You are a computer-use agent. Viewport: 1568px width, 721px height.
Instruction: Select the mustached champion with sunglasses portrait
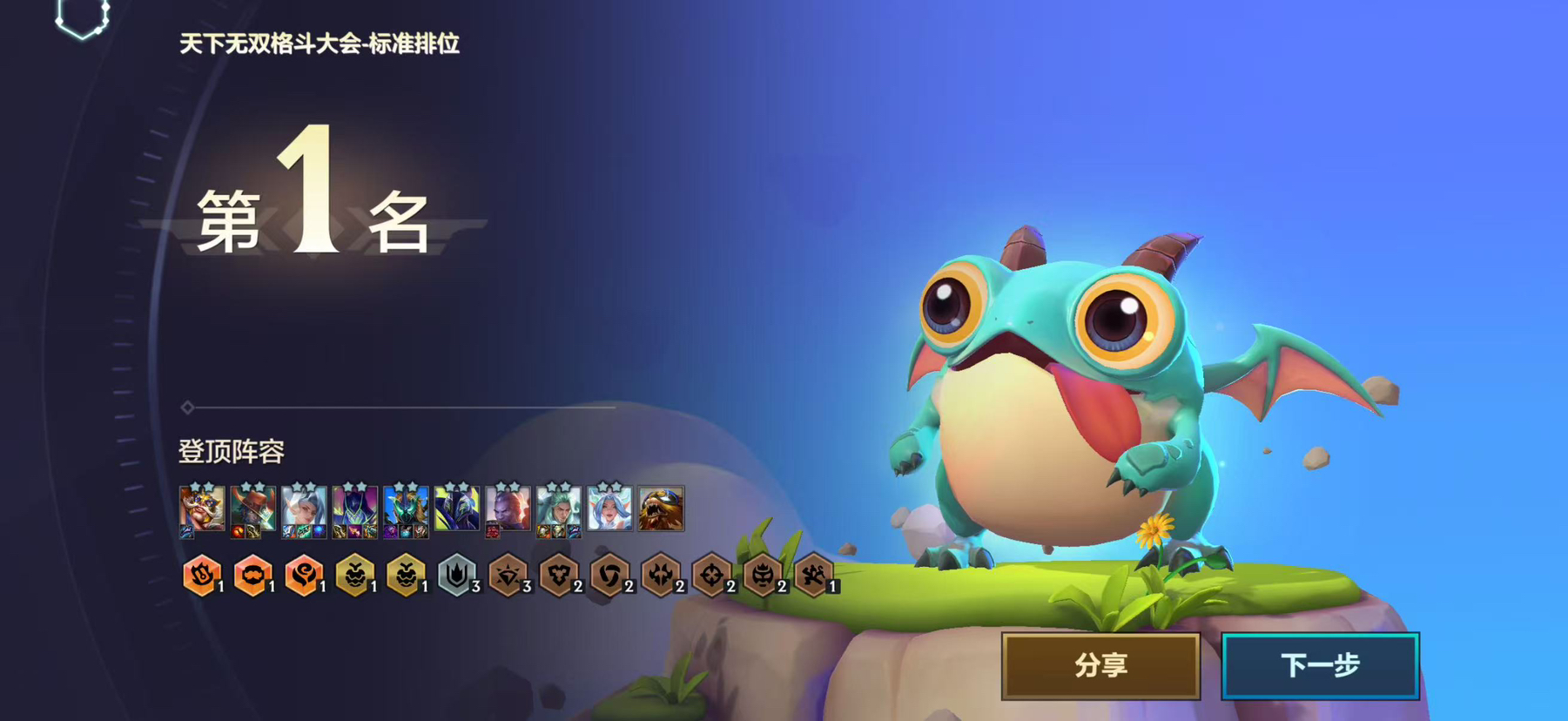(202, 509)
